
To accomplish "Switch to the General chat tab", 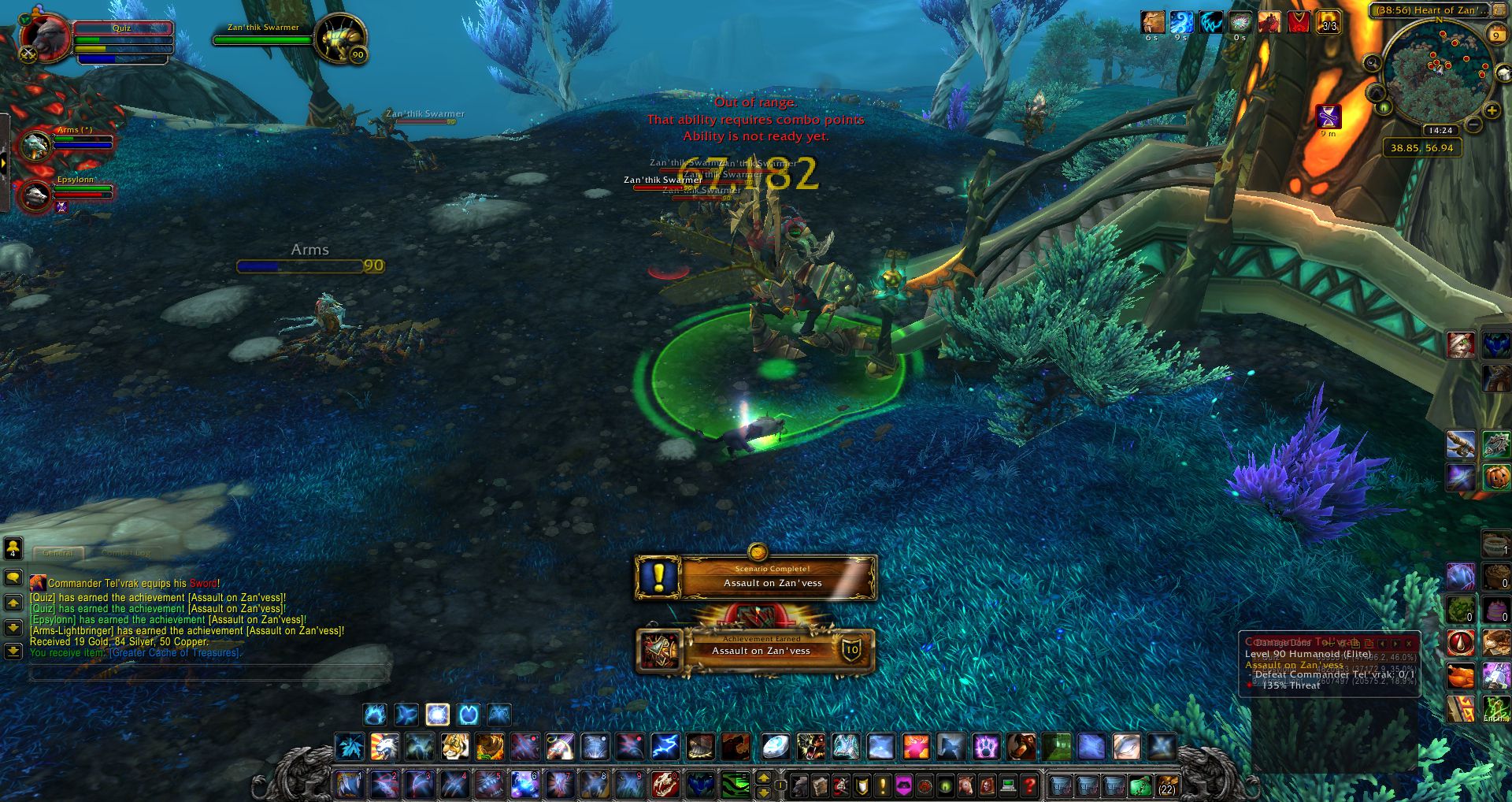I will coord(58,553).
